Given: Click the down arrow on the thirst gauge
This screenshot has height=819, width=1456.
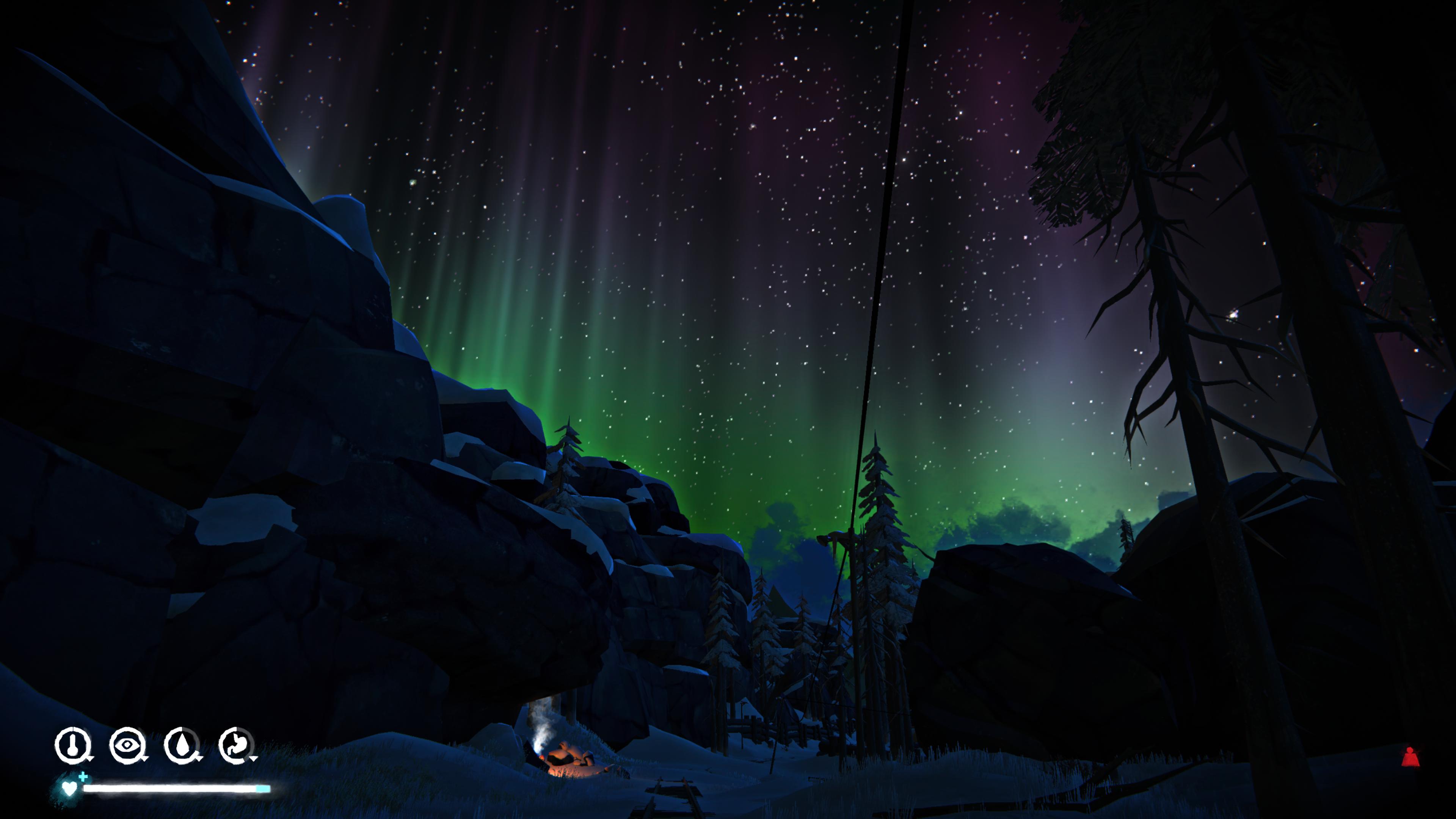Looking at the screenshot, I should point(199,759).
